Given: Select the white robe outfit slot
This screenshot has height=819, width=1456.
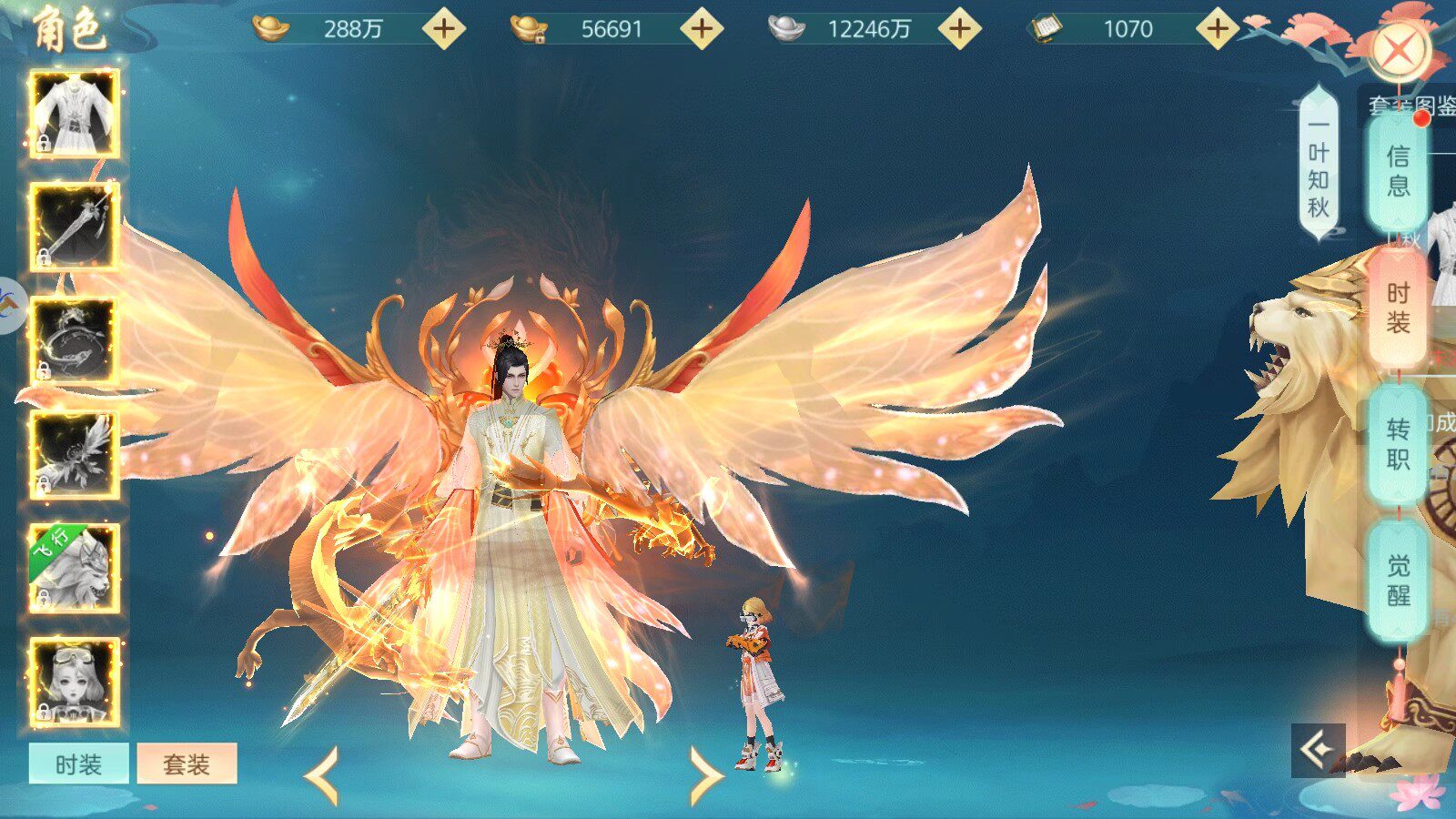Looking at the screenshot, I should [75, 114].
